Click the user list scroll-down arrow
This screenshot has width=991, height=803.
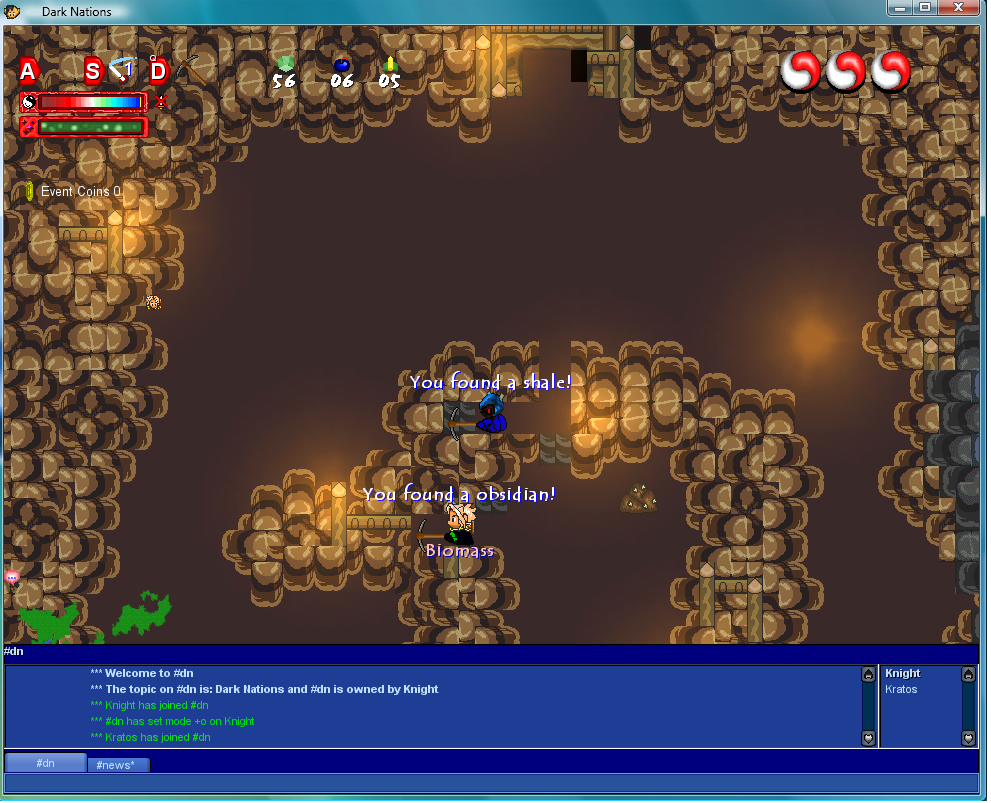[x=968, y=738]
